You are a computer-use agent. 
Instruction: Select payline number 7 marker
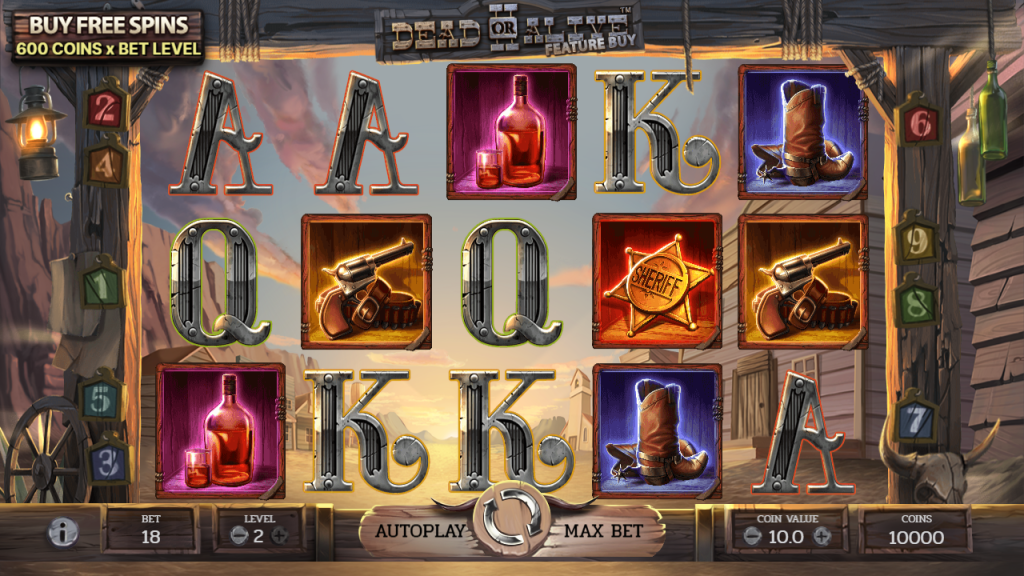pos(915,420)
